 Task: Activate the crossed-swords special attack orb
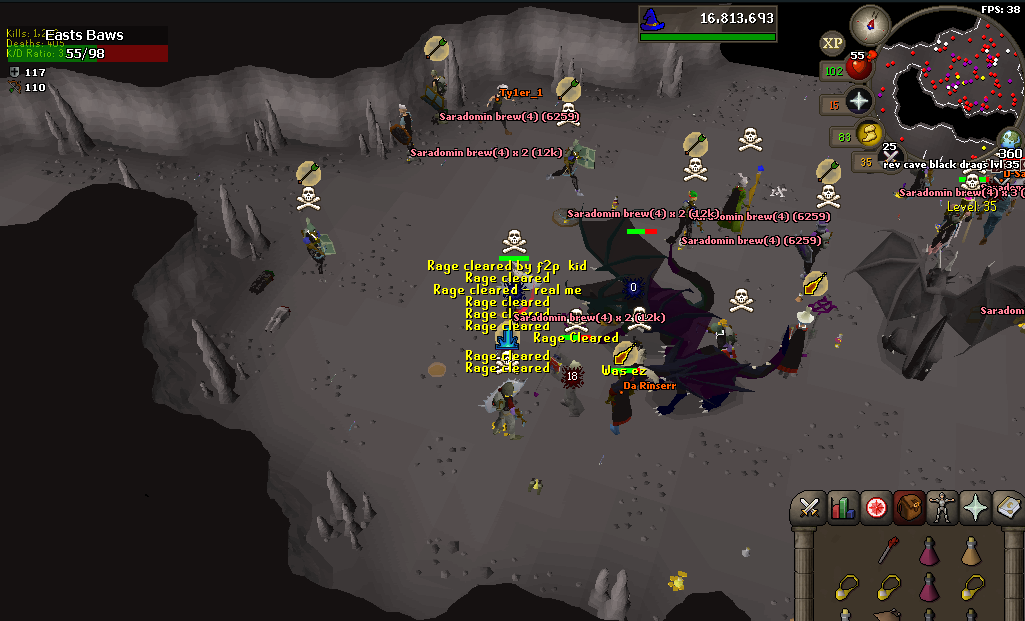tap(891, 155)
